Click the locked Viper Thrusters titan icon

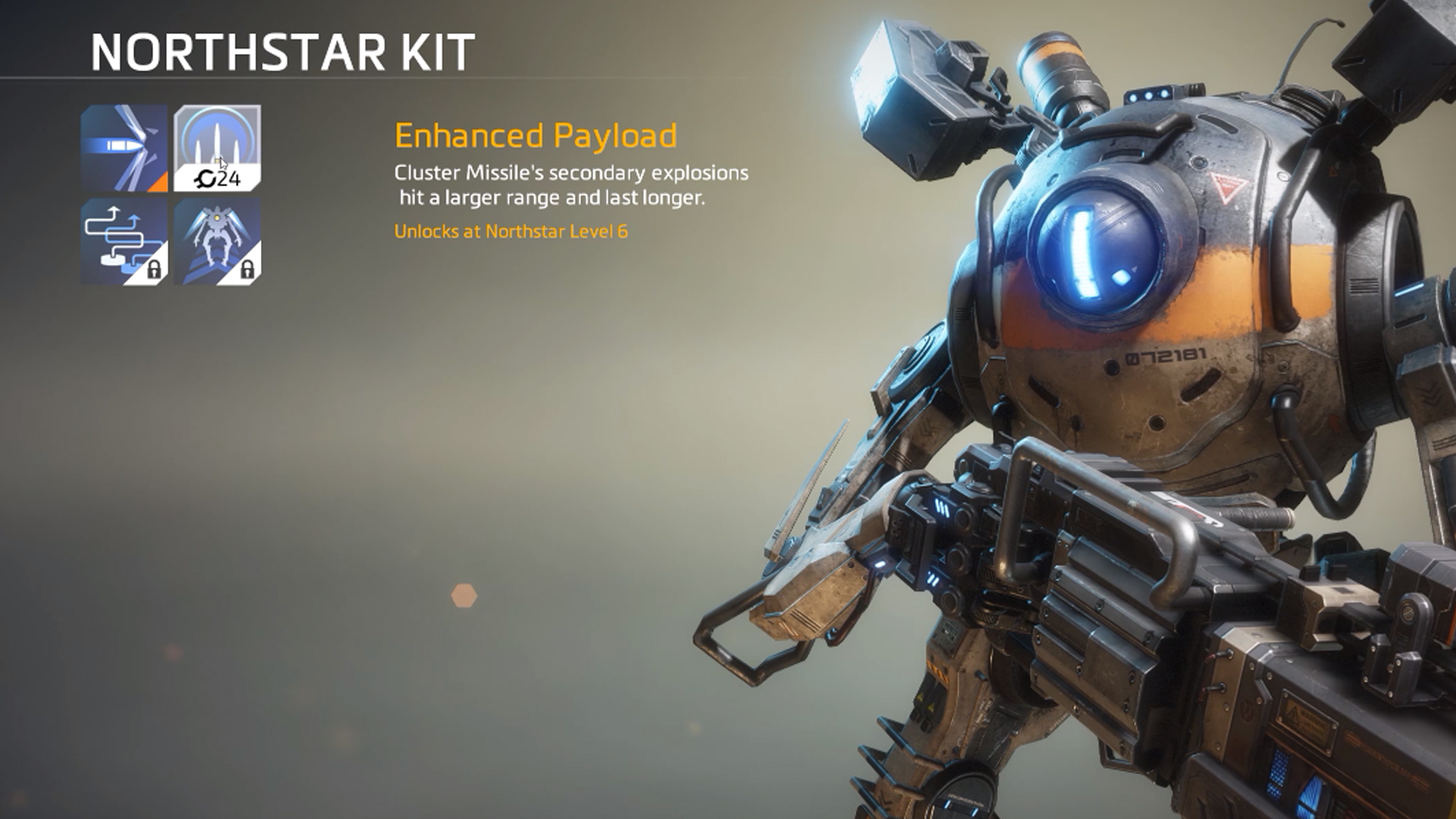point(216,243)
